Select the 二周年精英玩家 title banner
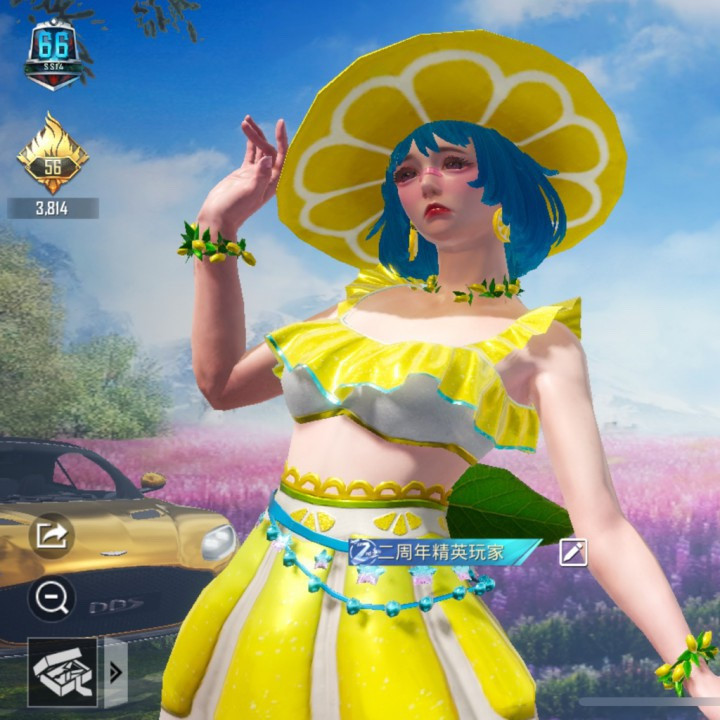The height and width of the screenshot is (720, 720). (446, 551)
